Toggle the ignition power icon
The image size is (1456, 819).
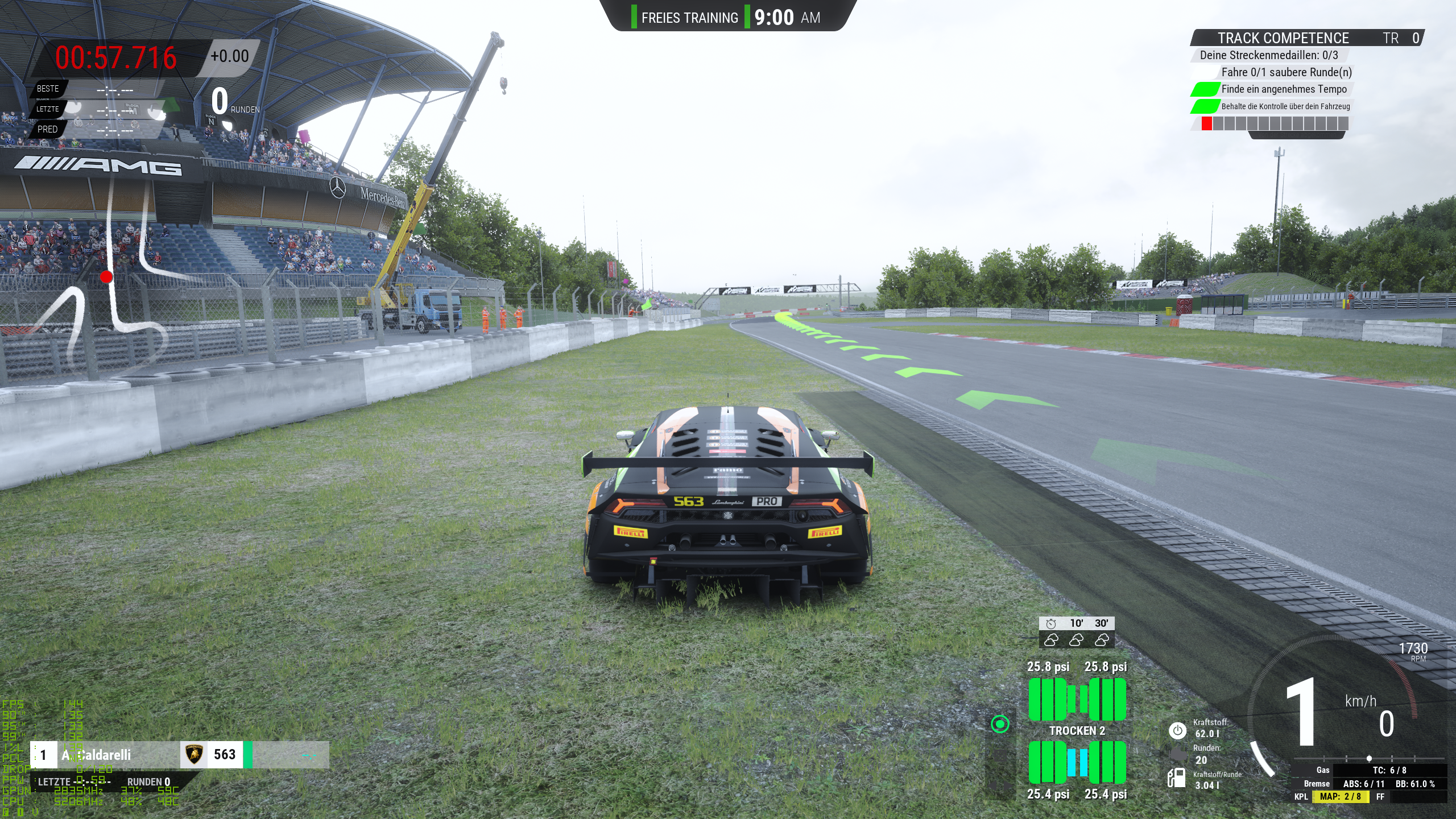click(1177, 730)
